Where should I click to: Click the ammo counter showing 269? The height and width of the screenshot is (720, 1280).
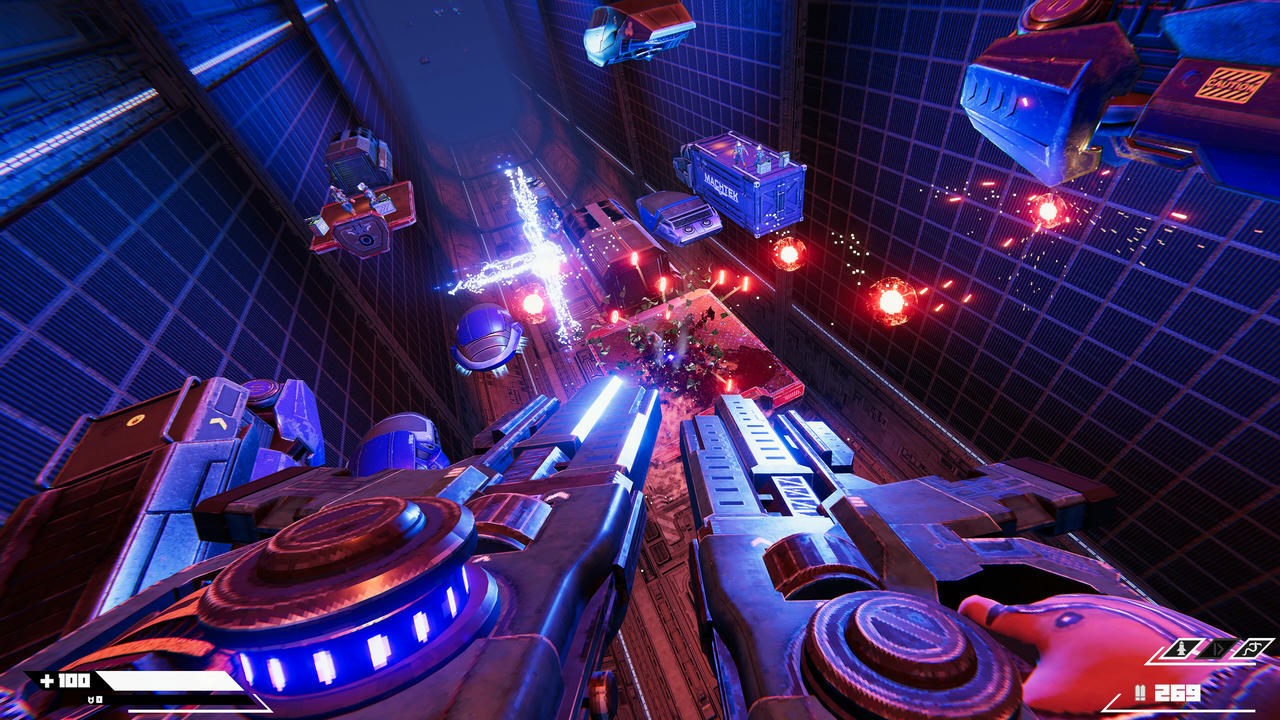tap(1176, 692)
